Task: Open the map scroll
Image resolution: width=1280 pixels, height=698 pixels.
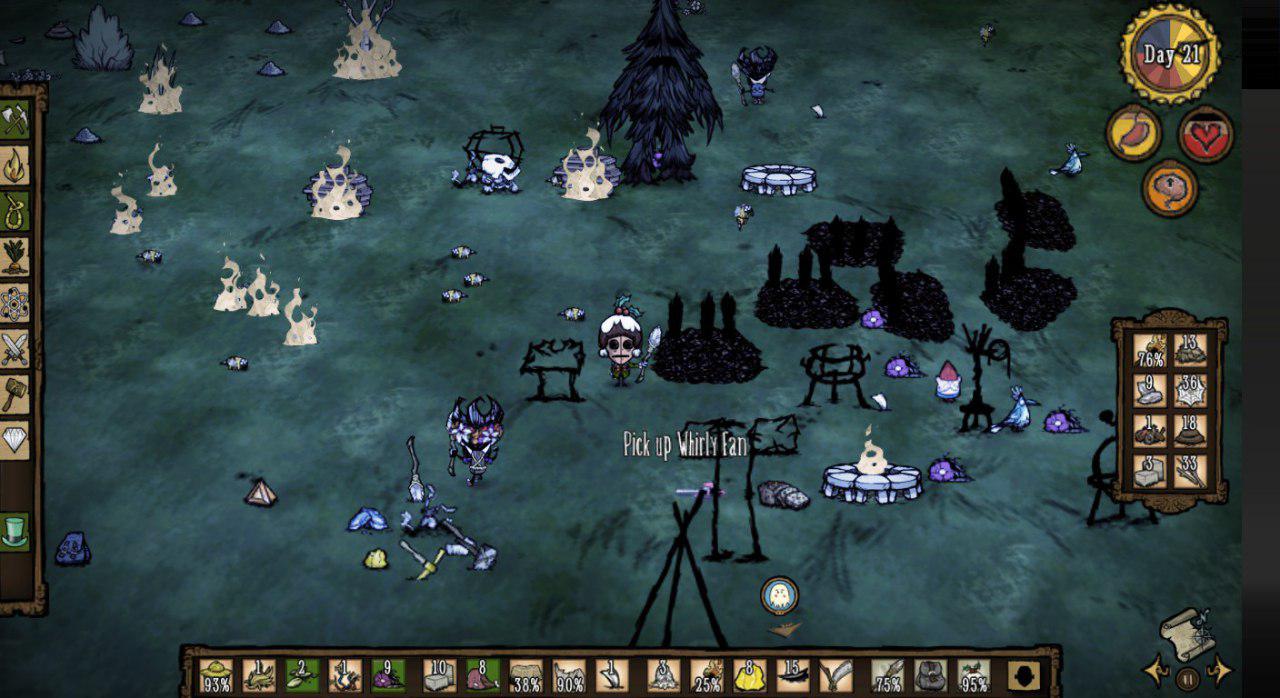Action: [1187, 633]
